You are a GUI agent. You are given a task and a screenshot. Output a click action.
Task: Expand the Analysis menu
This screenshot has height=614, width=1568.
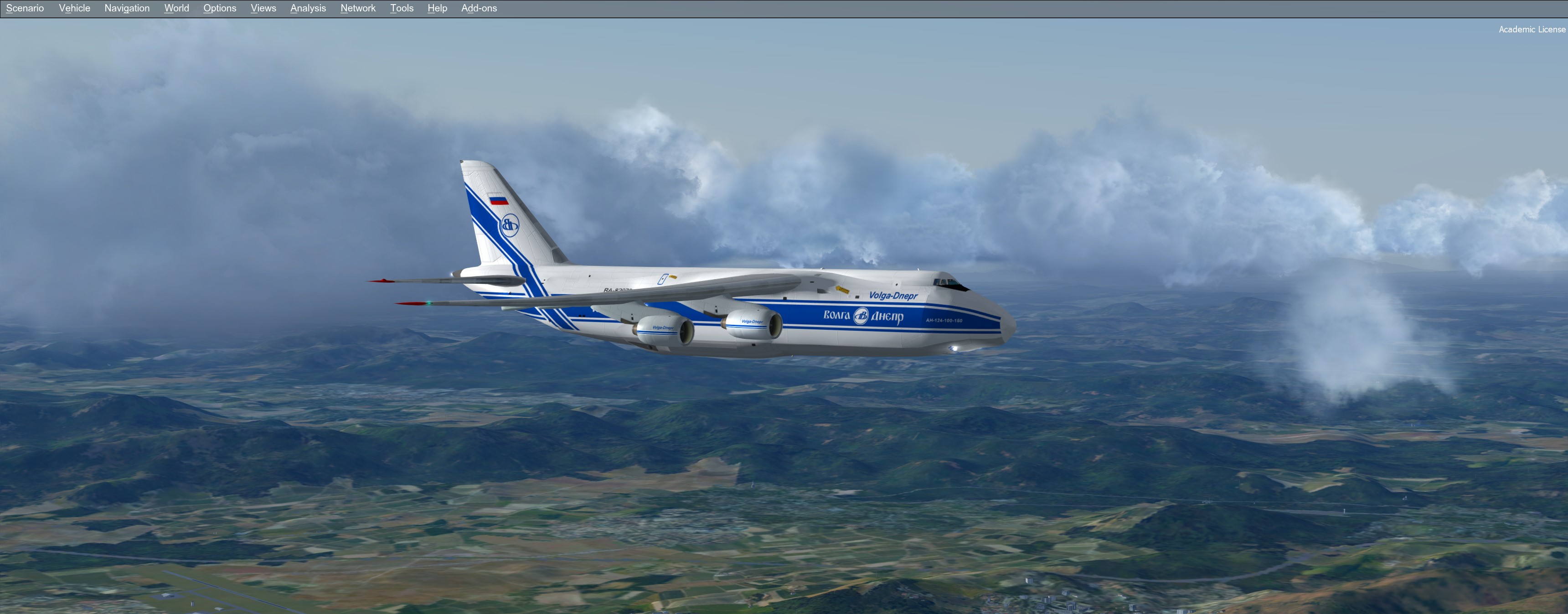tap(308, 8)
